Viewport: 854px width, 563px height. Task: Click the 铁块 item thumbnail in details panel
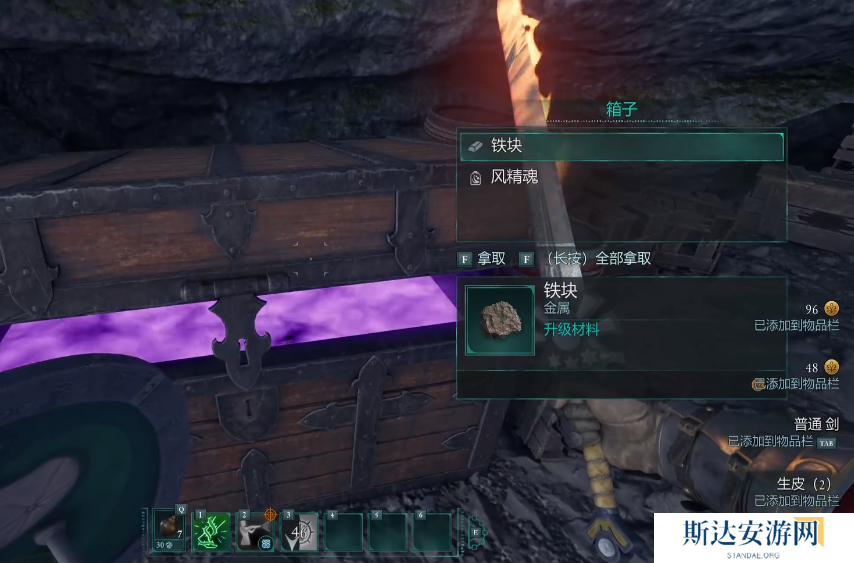click(500, 321)
